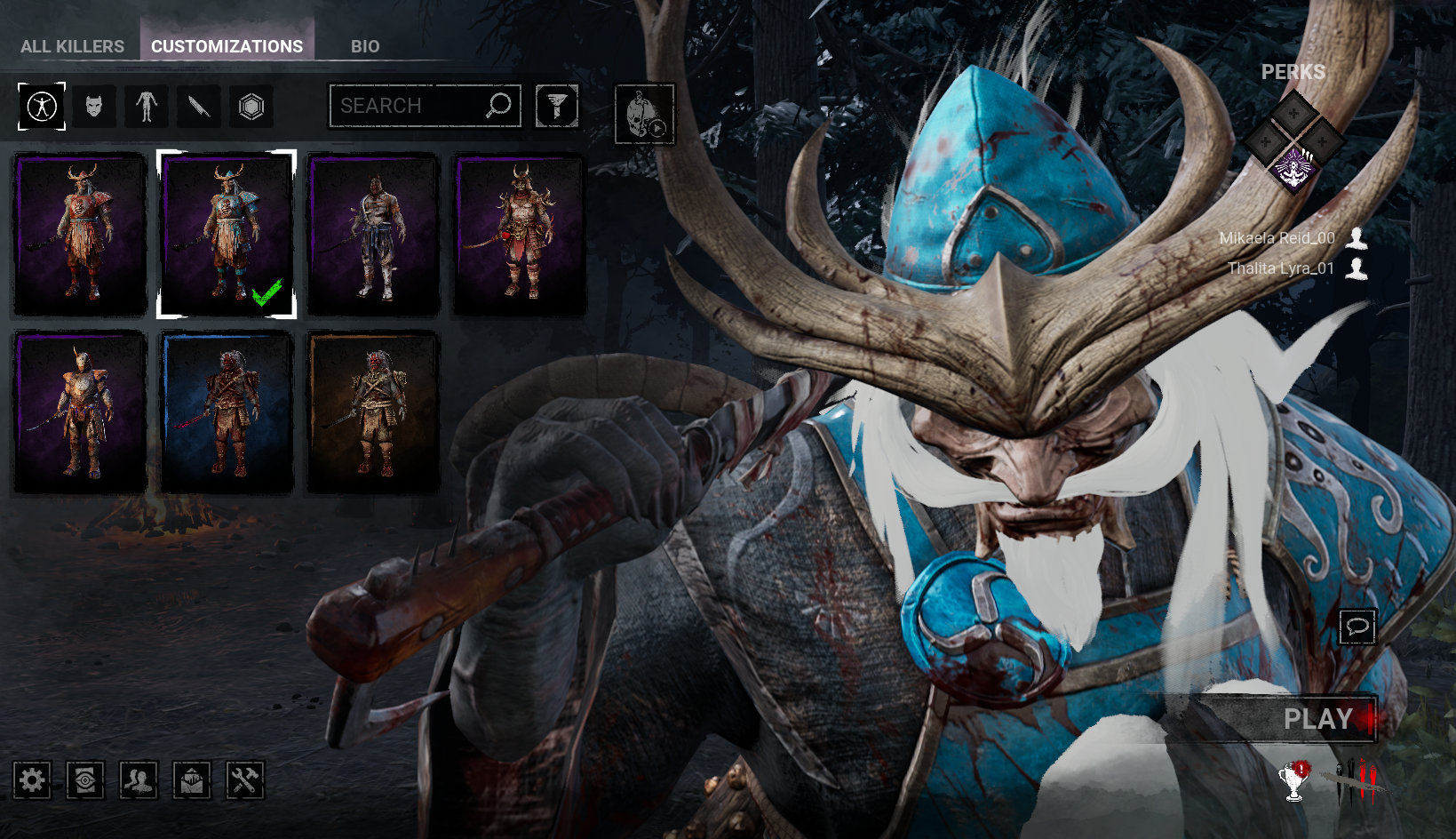This screenshot has height=839, width=1456.
Task: Open the funnel filter options
Action: click(x=557, y=107)
